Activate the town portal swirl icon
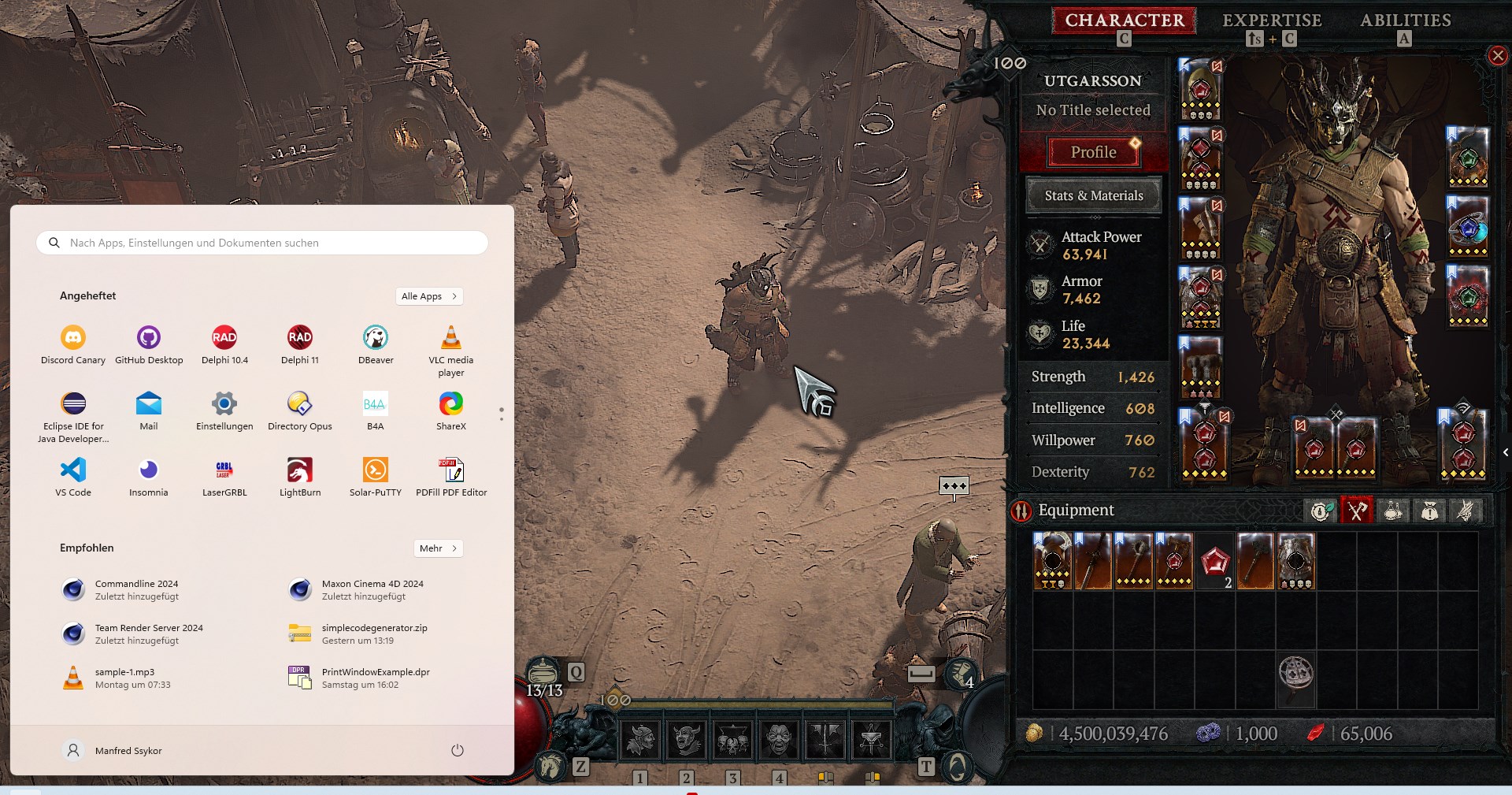 coord(957,765)
